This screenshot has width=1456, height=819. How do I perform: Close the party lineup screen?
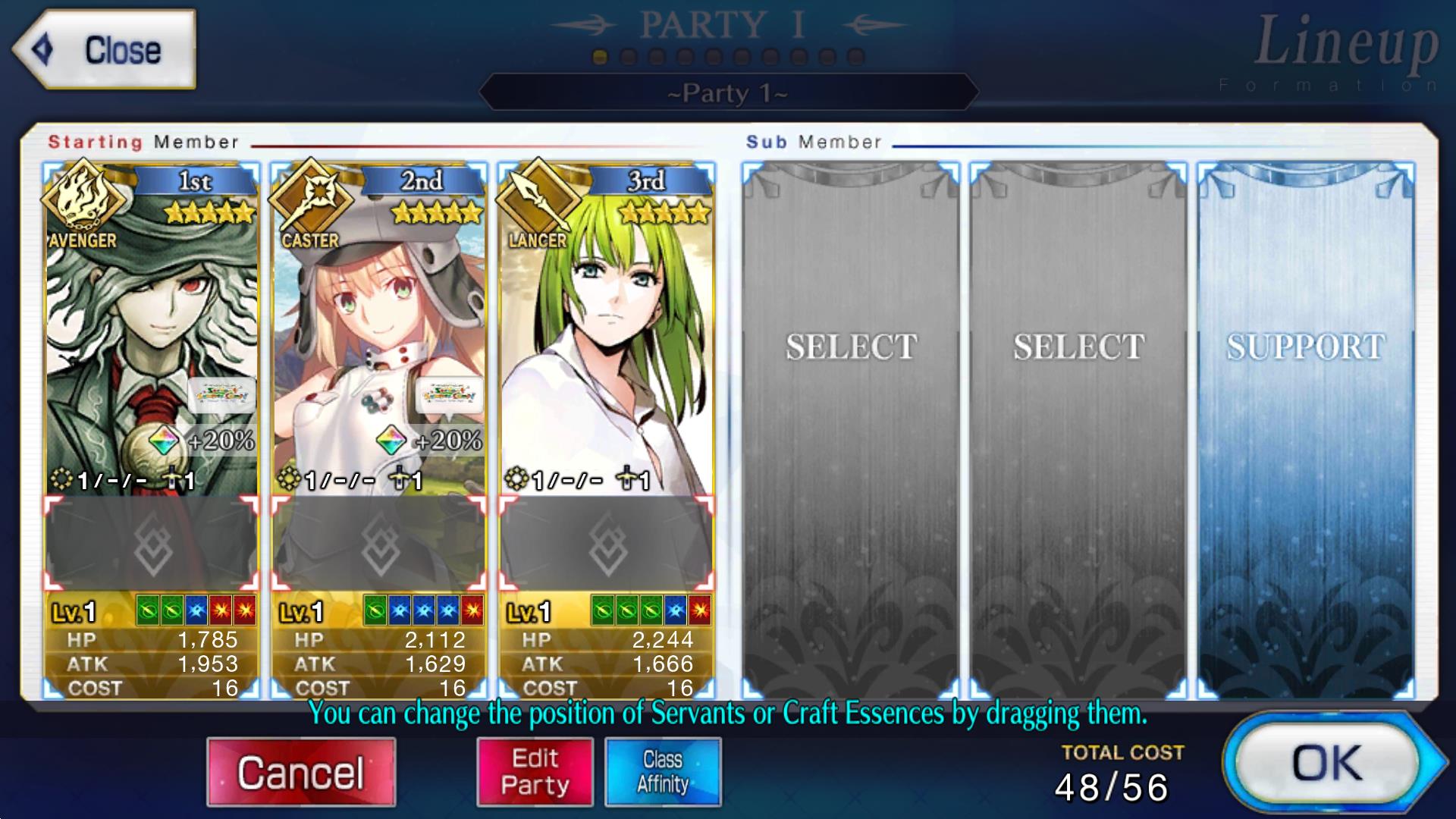[x=104, y=50]
